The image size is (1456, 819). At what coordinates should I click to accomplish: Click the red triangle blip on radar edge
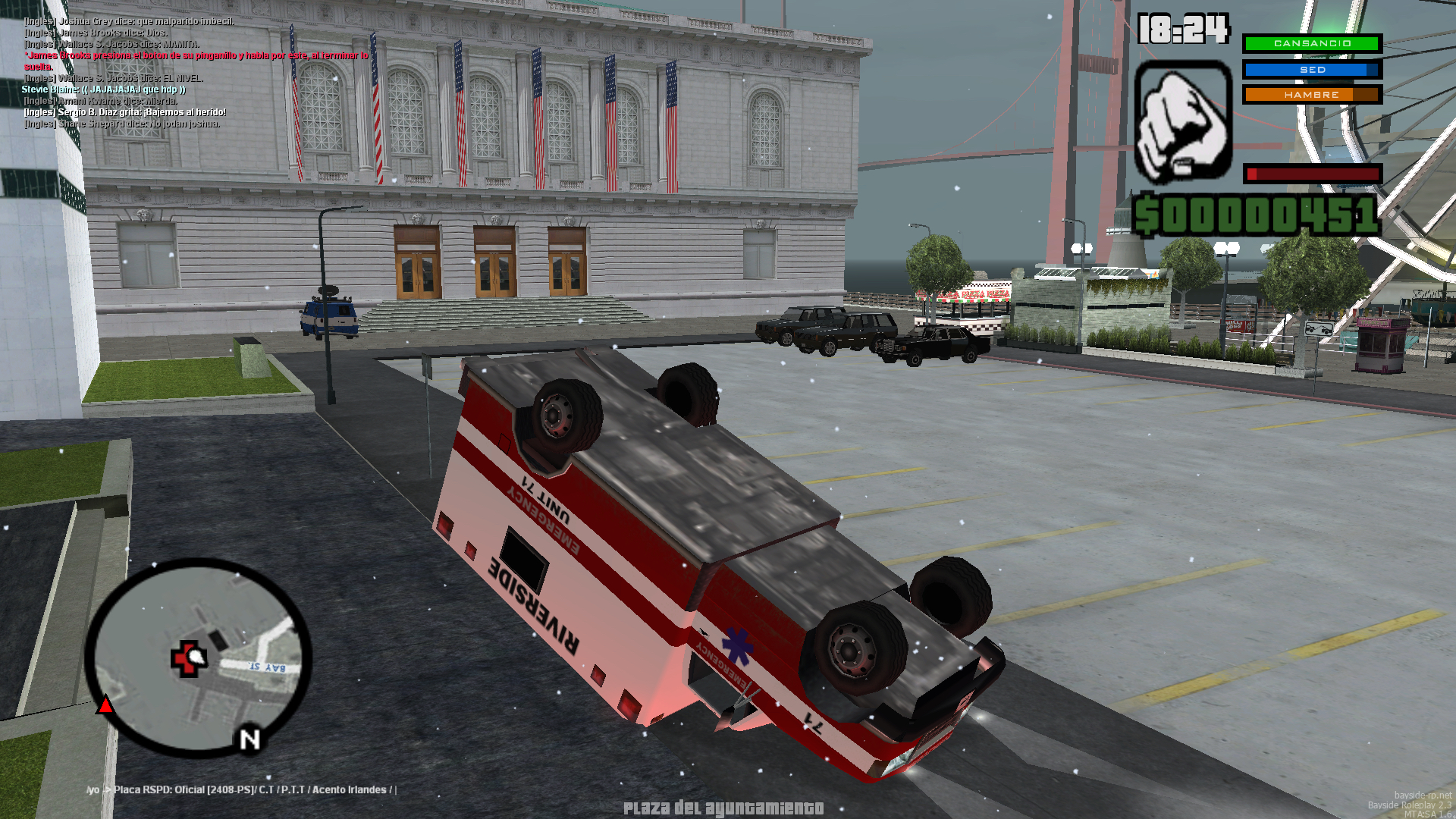click(105, 706)
